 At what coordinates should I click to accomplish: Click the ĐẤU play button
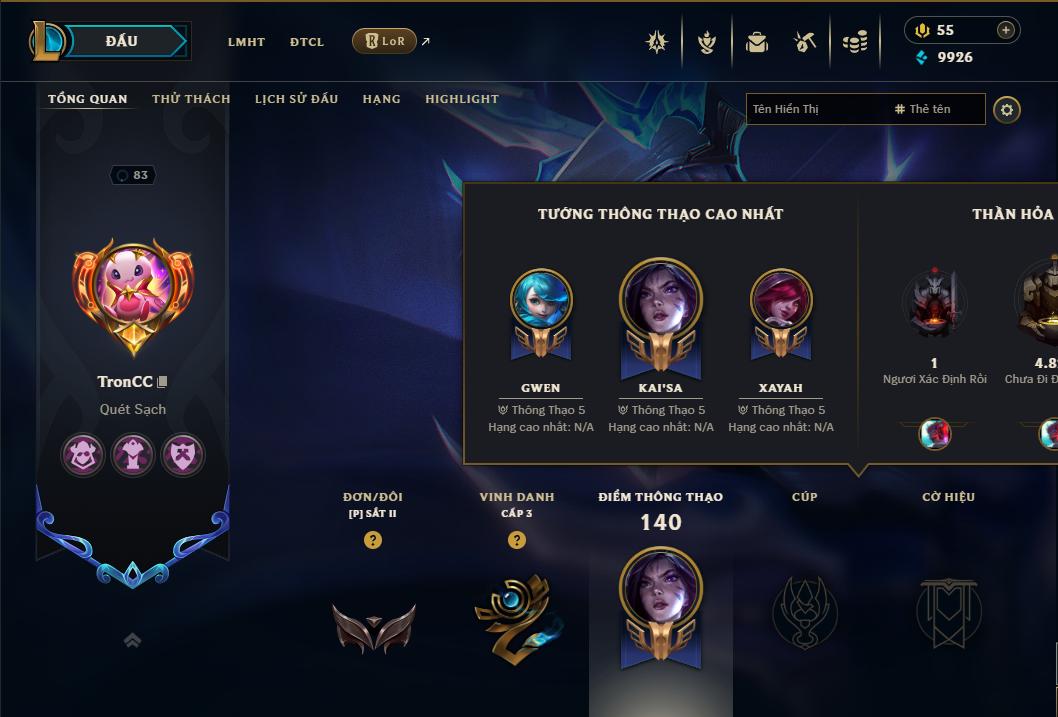tap(121, 41)
